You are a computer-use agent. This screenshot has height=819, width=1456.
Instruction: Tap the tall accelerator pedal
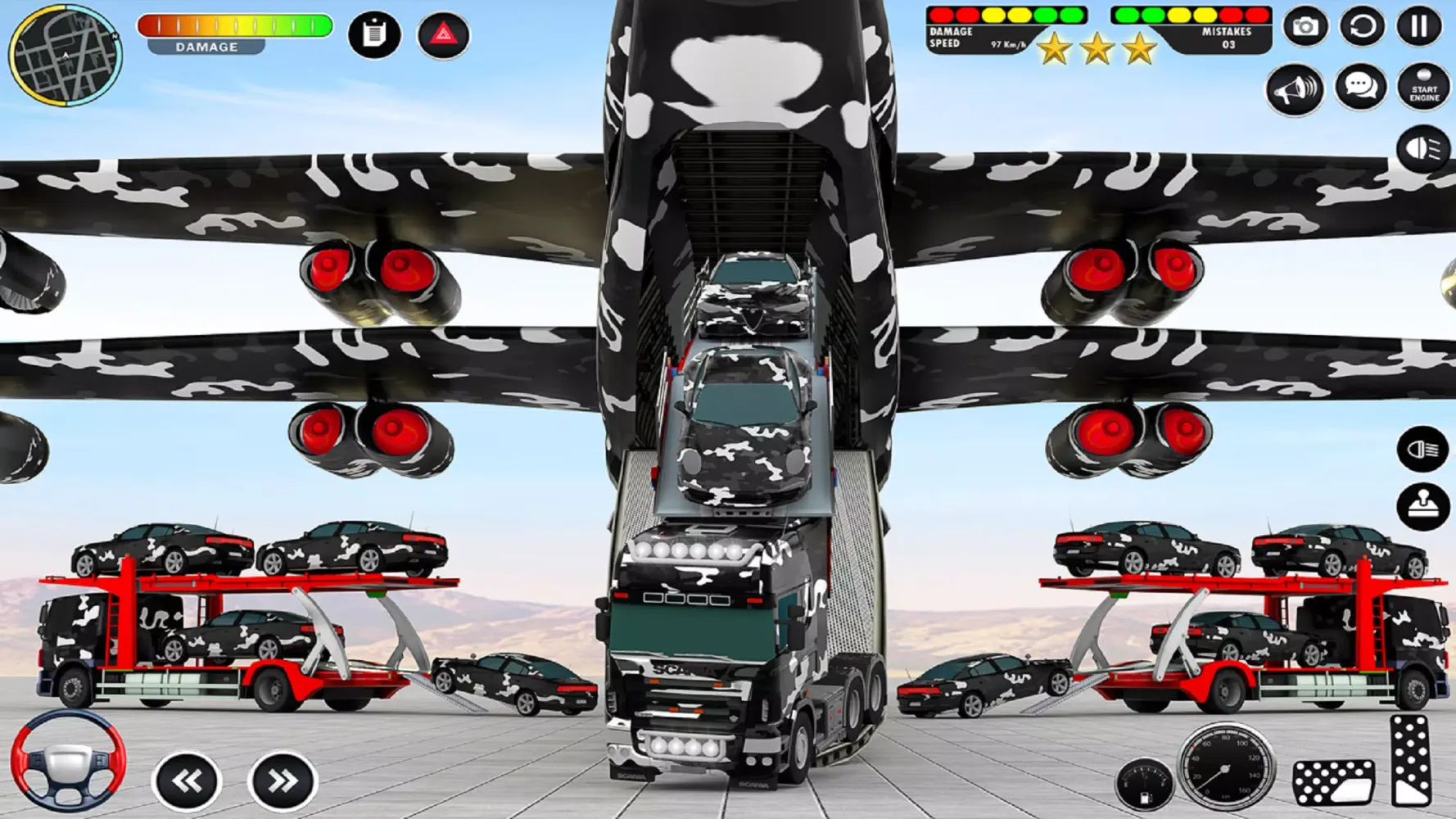pos(1411,760)
